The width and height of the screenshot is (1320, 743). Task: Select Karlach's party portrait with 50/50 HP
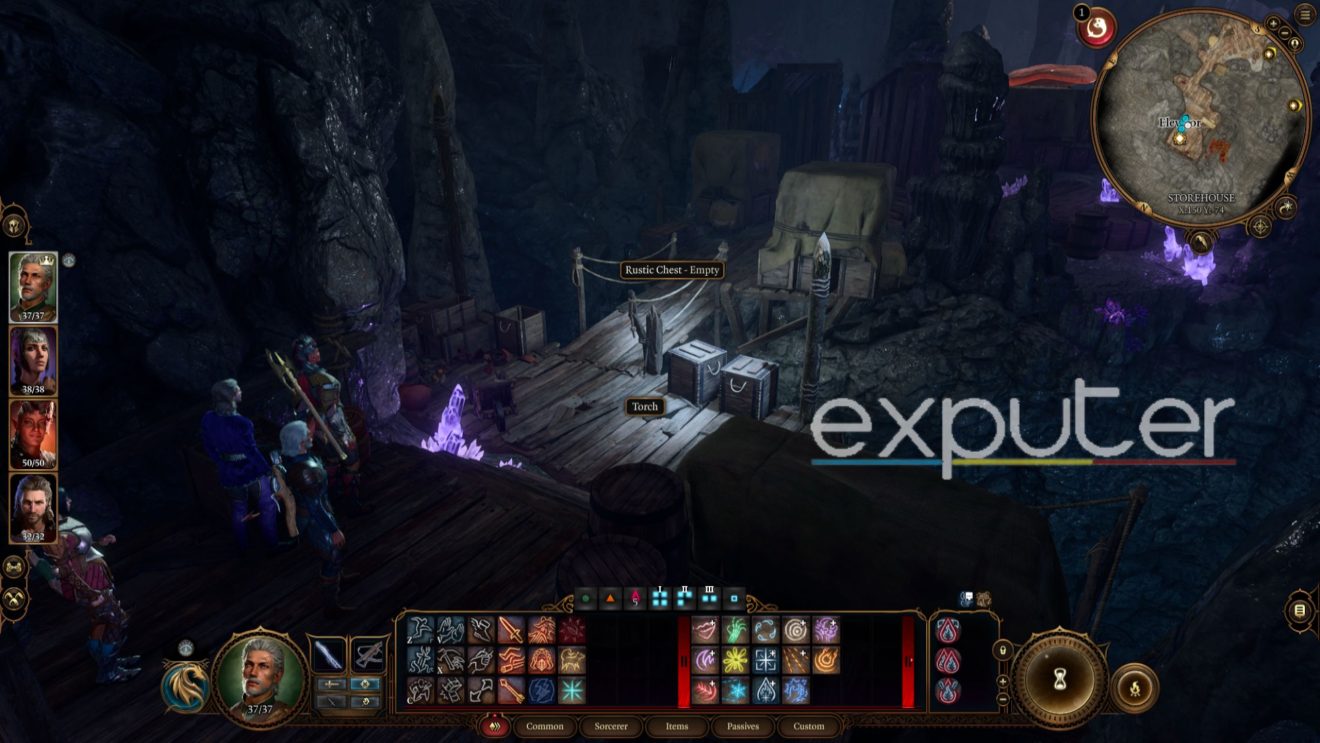33,433
